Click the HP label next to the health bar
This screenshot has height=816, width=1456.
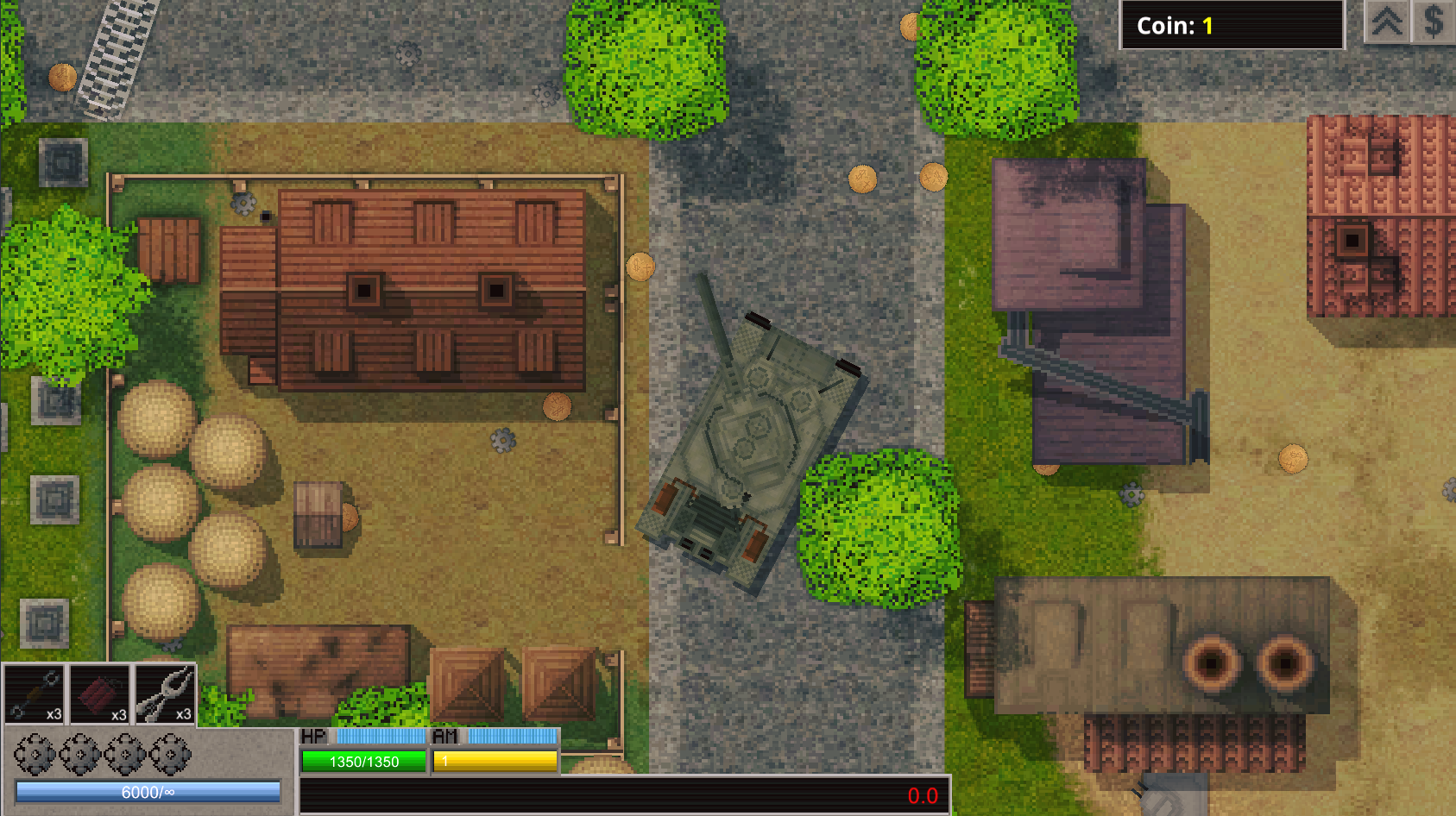pyautogui.click(x=314, y=737)
